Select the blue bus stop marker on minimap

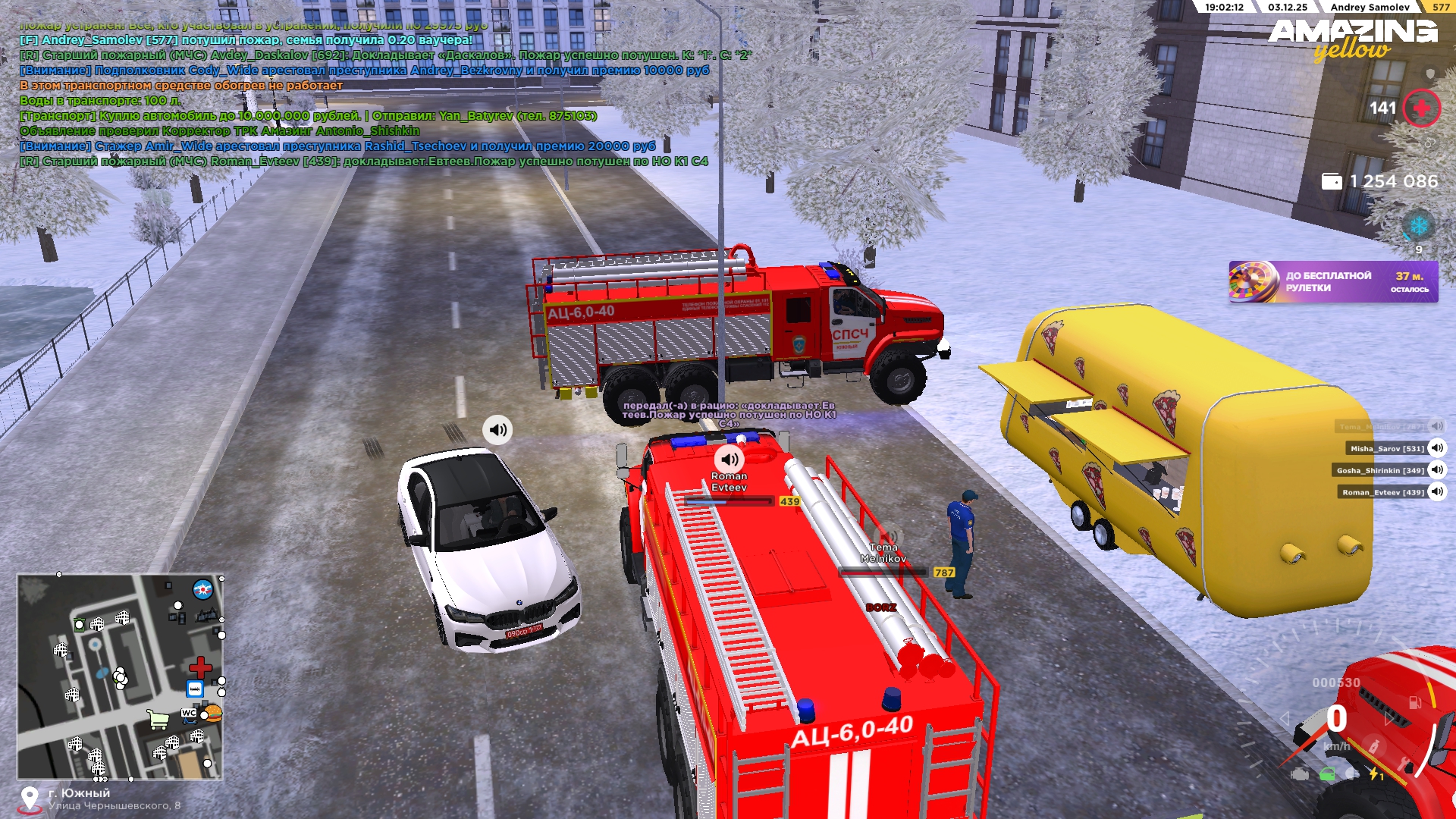coord(195,689)
